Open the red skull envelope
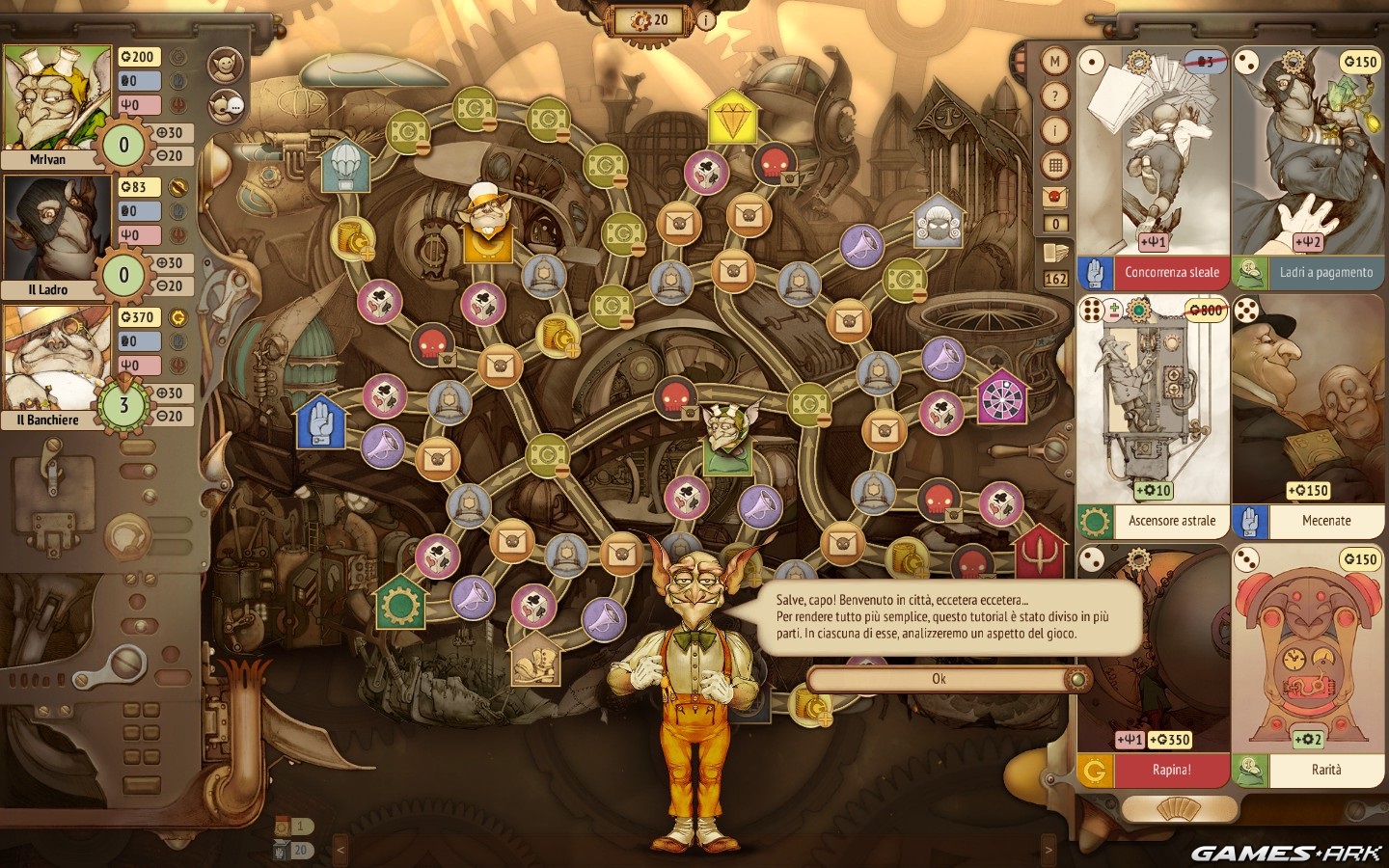Image resolution: width=1389 pixels, height=868 pixels. (x=1055, y=198)
